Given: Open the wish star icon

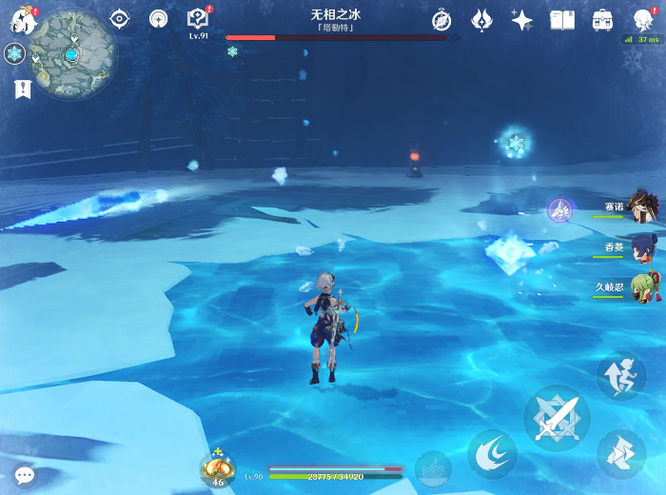Looking at the screenshot, I should 521,20.
